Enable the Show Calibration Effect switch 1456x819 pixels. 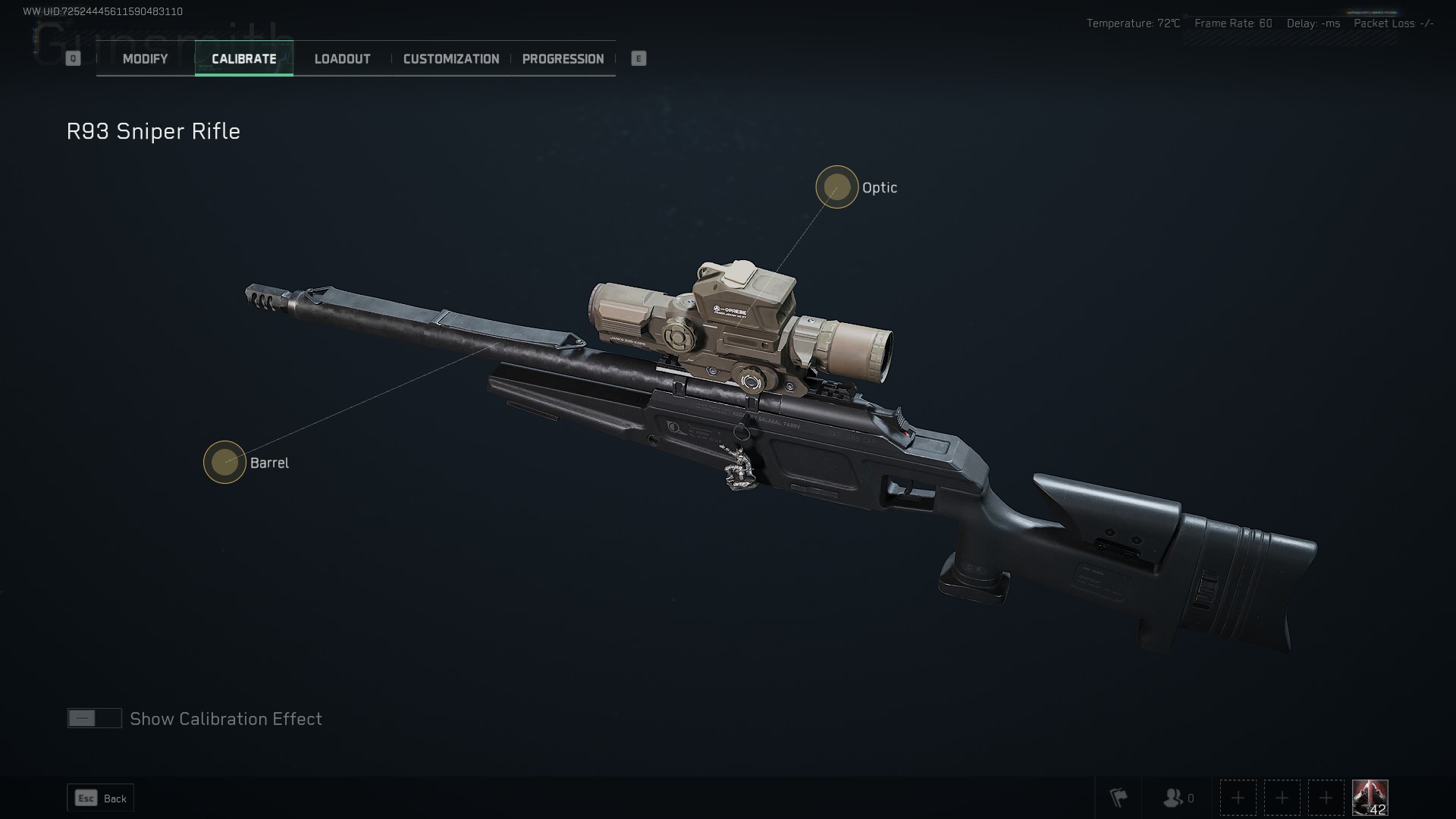[94, 717]
